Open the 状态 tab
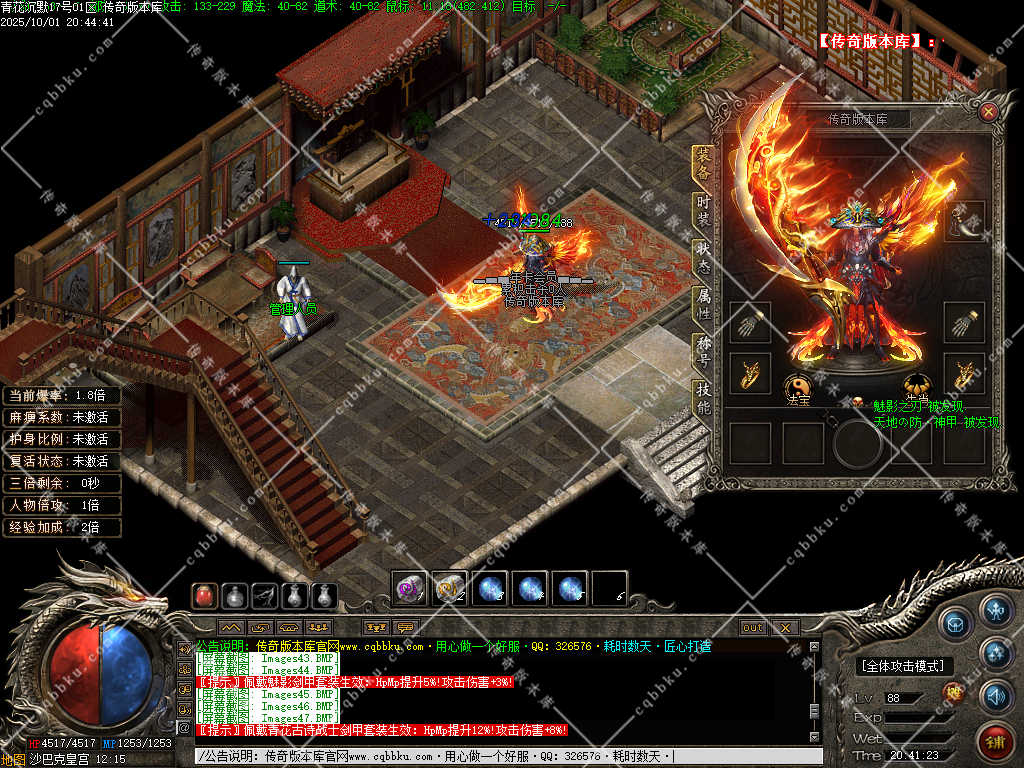 (704, 257)
